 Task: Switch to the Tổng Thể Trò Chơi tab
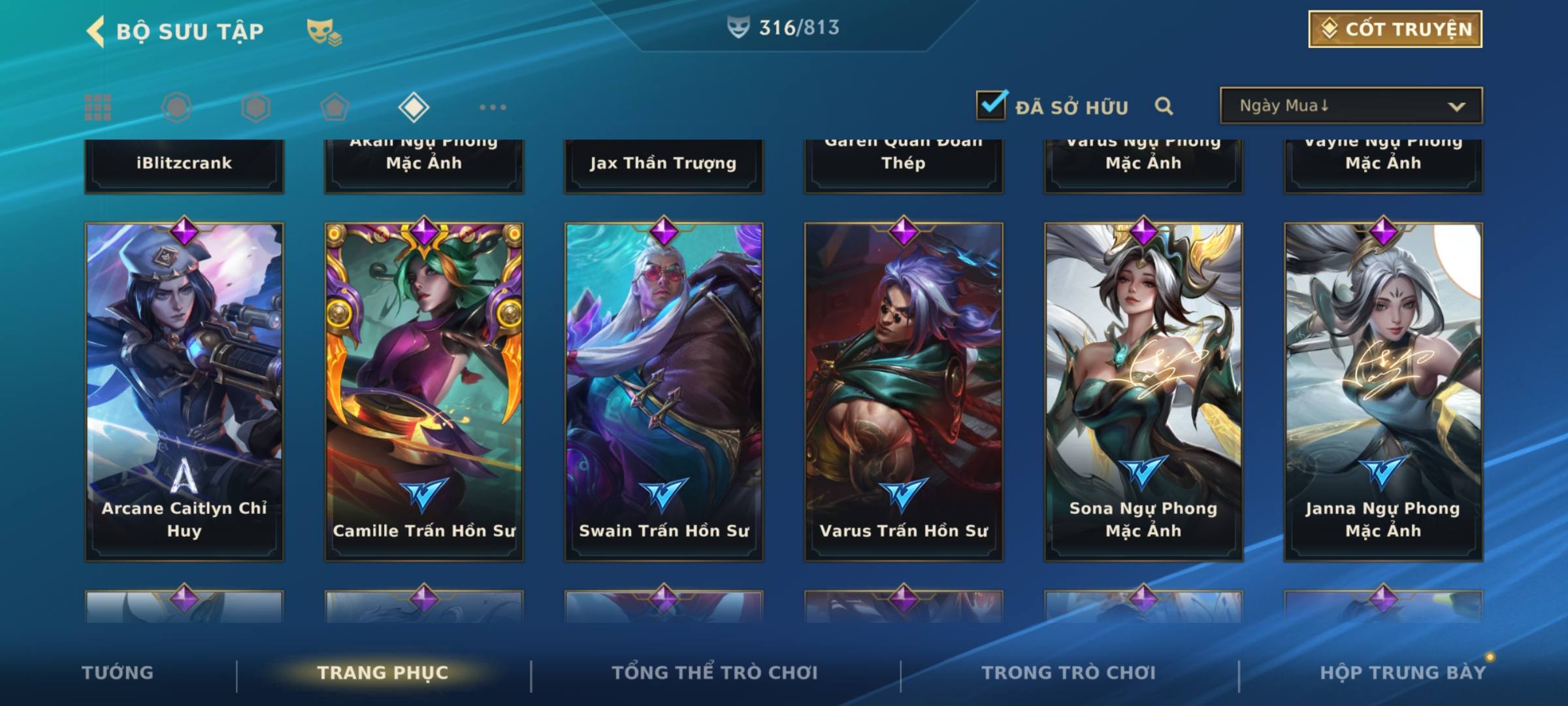715,673
